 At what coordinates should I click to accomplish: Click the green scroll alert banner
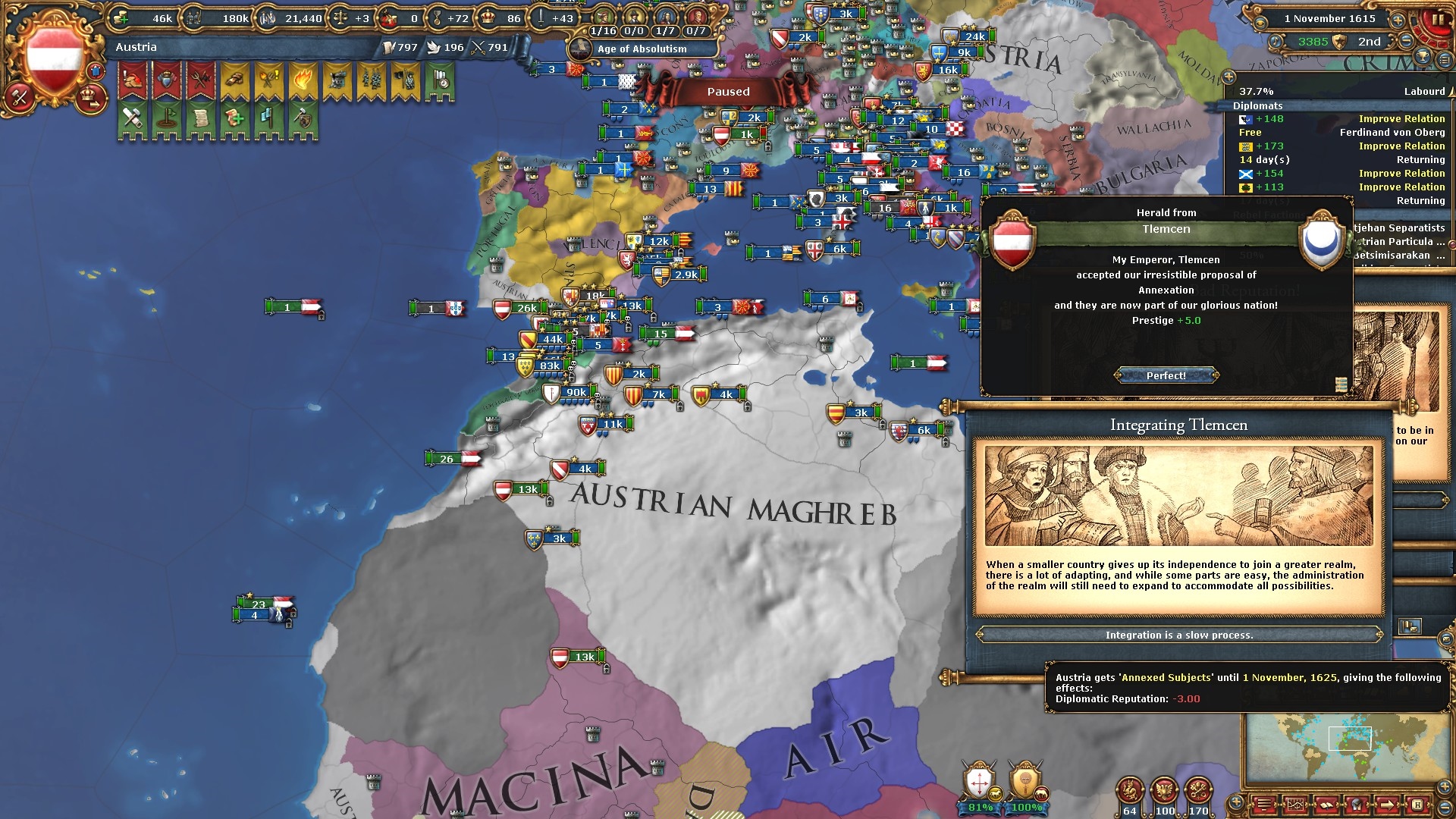201,119
